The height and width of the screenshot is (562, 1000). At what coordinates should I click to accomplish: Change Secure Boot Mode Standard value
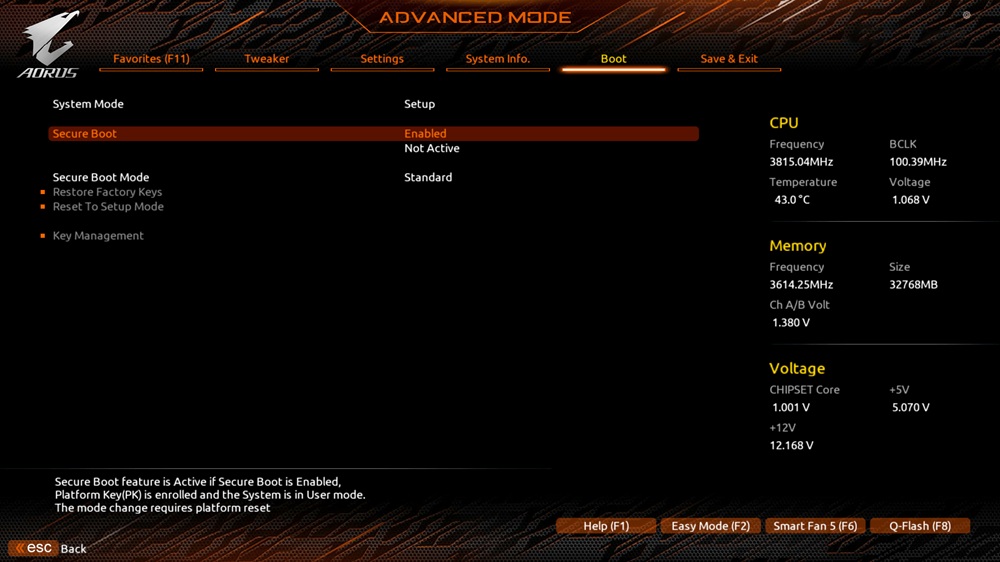[x=428, y=178]
